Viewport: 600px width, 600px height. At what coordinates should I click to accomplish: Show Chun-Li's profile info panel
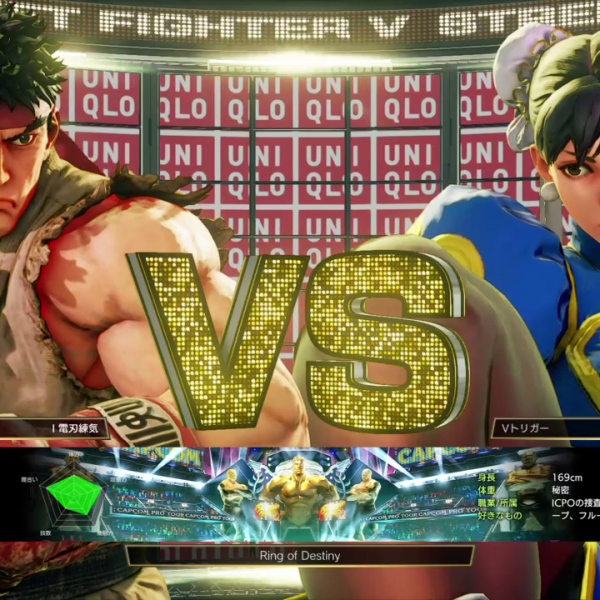542,495
